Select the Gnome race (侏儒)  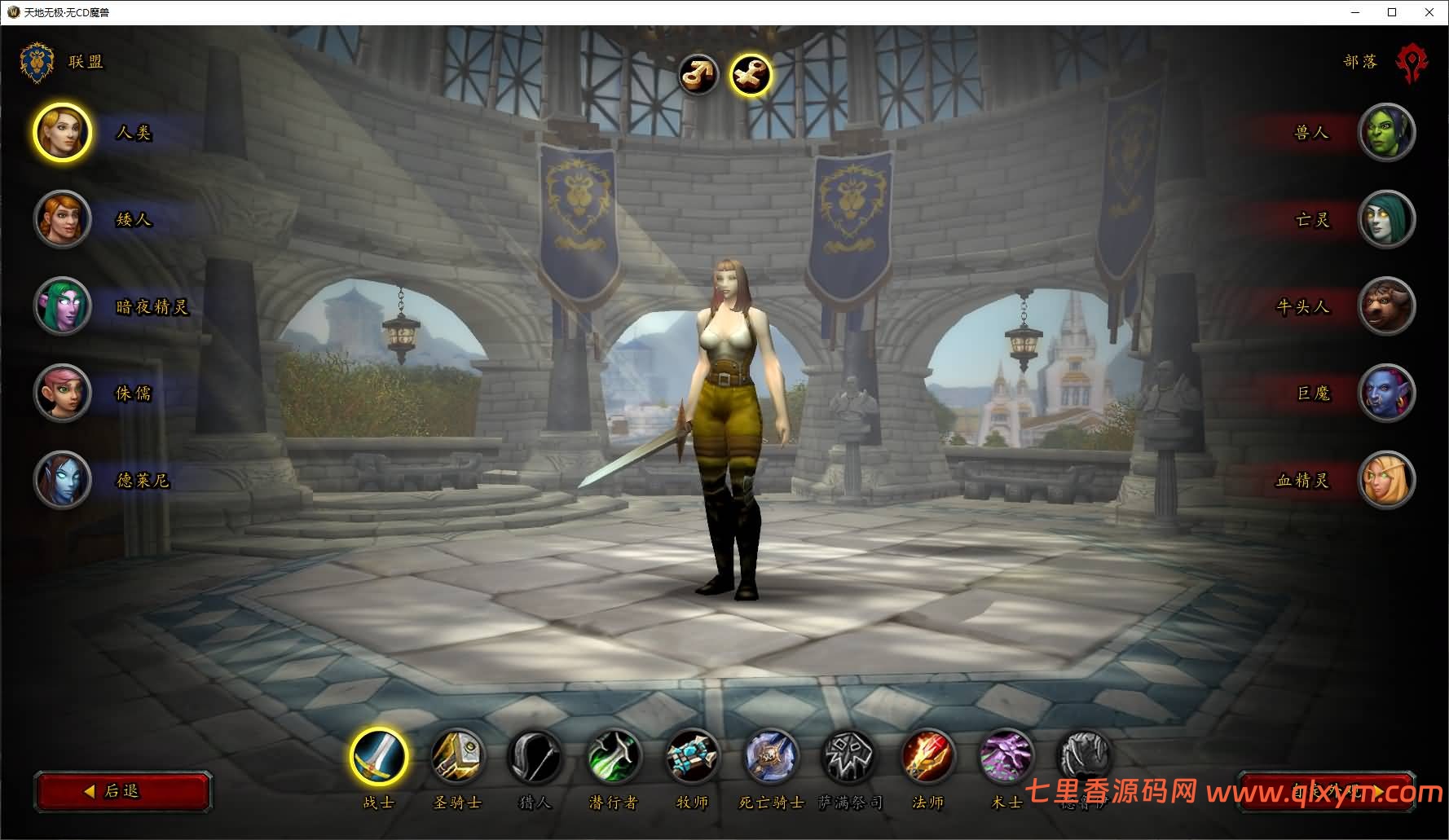pyautogui.click(x=62, y=393)
